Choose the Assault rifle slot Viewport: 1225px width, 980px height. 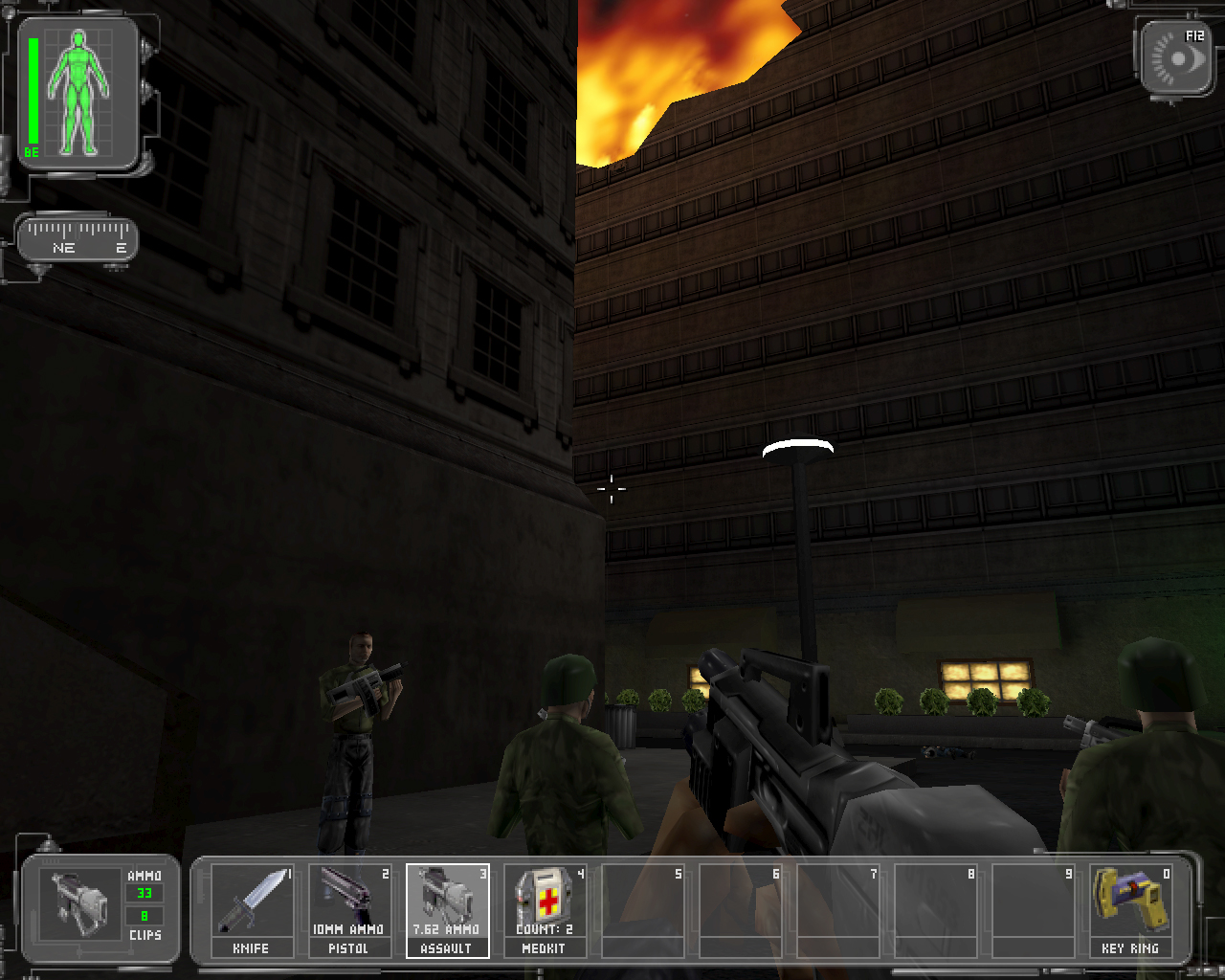point(447,909)
